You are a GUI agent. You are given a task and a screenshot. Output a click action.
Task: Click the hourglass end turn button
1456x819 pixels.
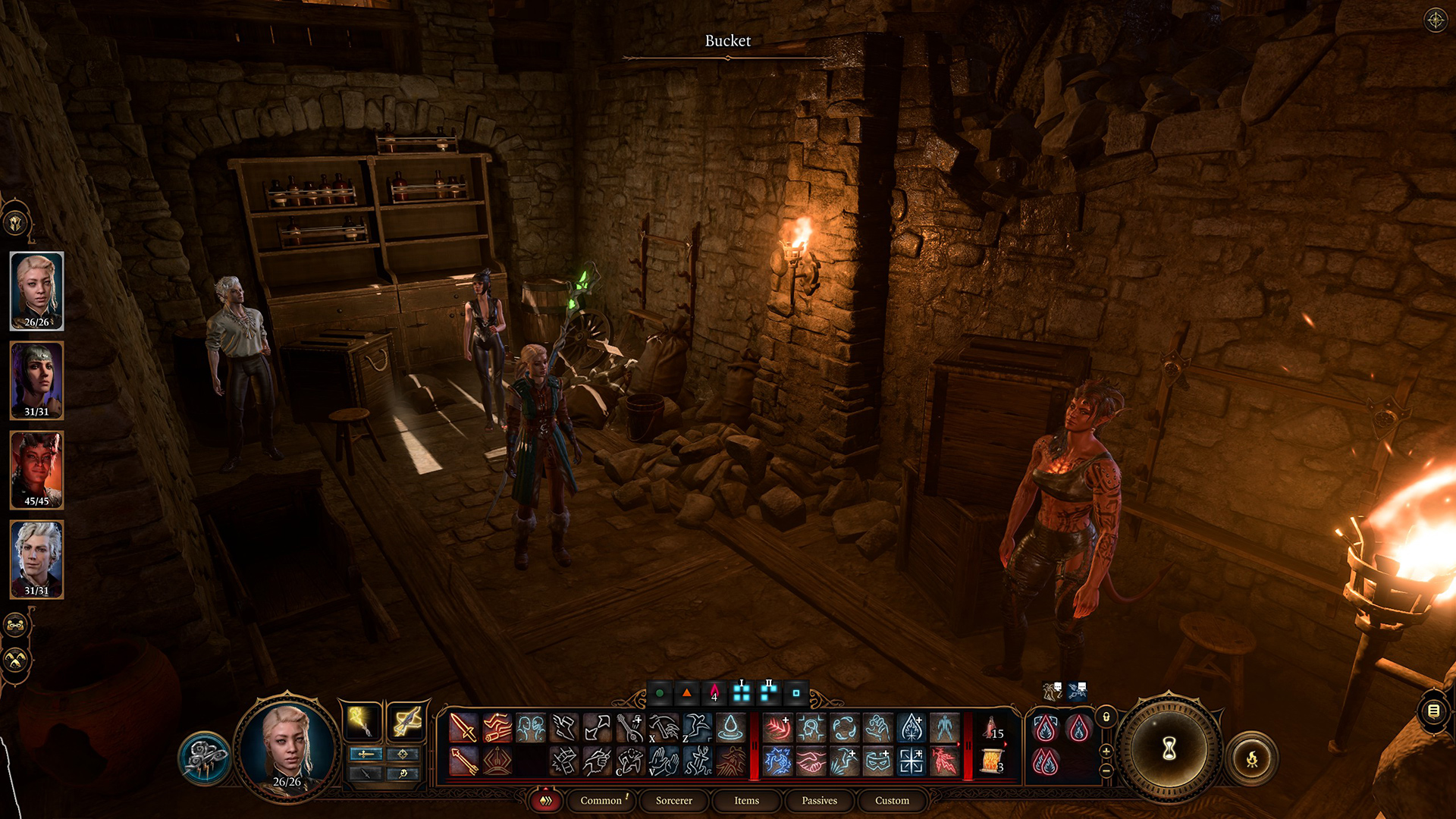pyautogui.click(x=1169, y=749)
